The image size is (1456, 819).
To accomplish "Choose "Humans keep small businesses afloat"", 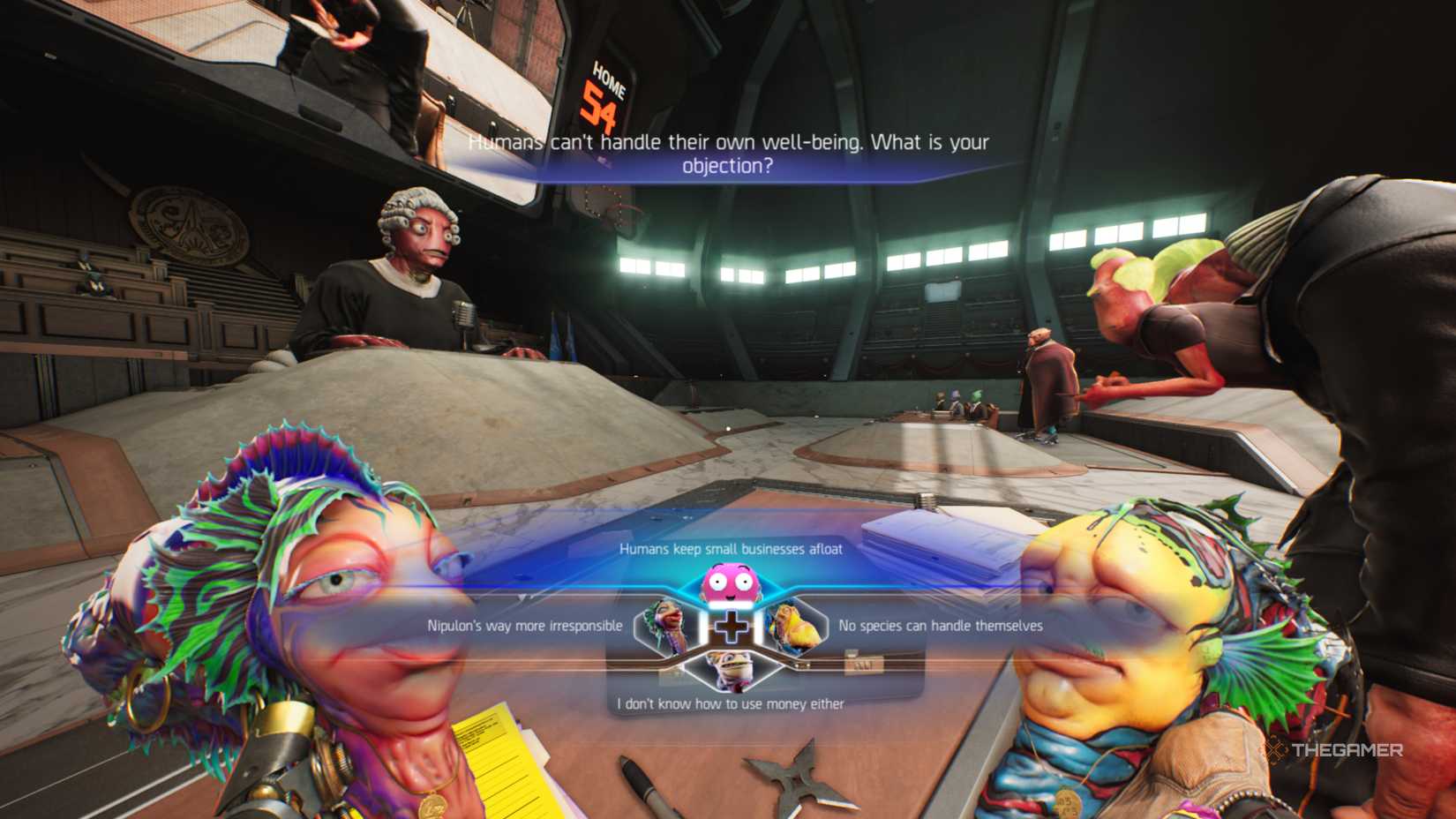I will (x=731, y=548).
